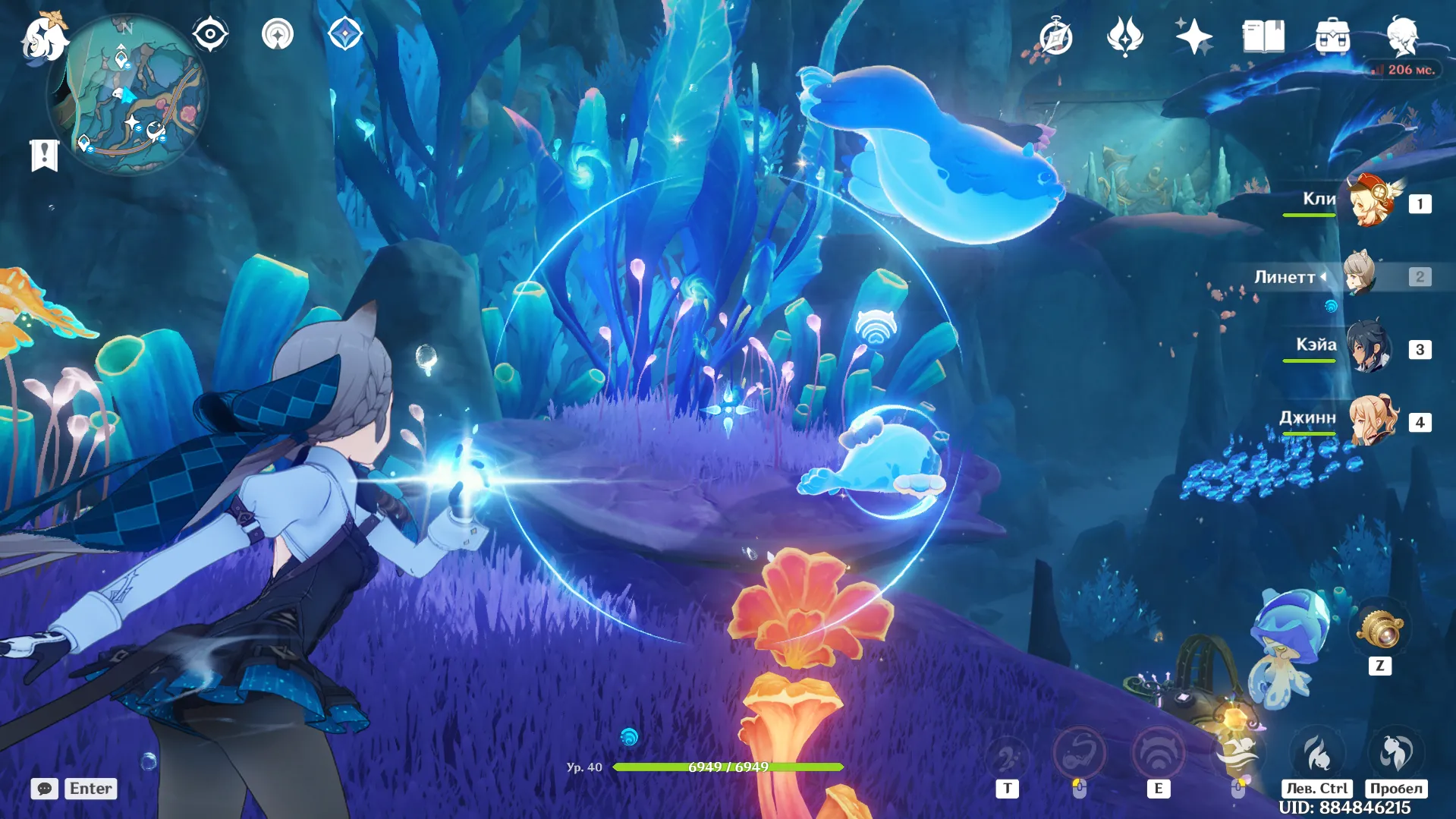This screenshot has width=1456, height=819.
Task: Open the wish star icon
Action: click(x=1193, y=36)
